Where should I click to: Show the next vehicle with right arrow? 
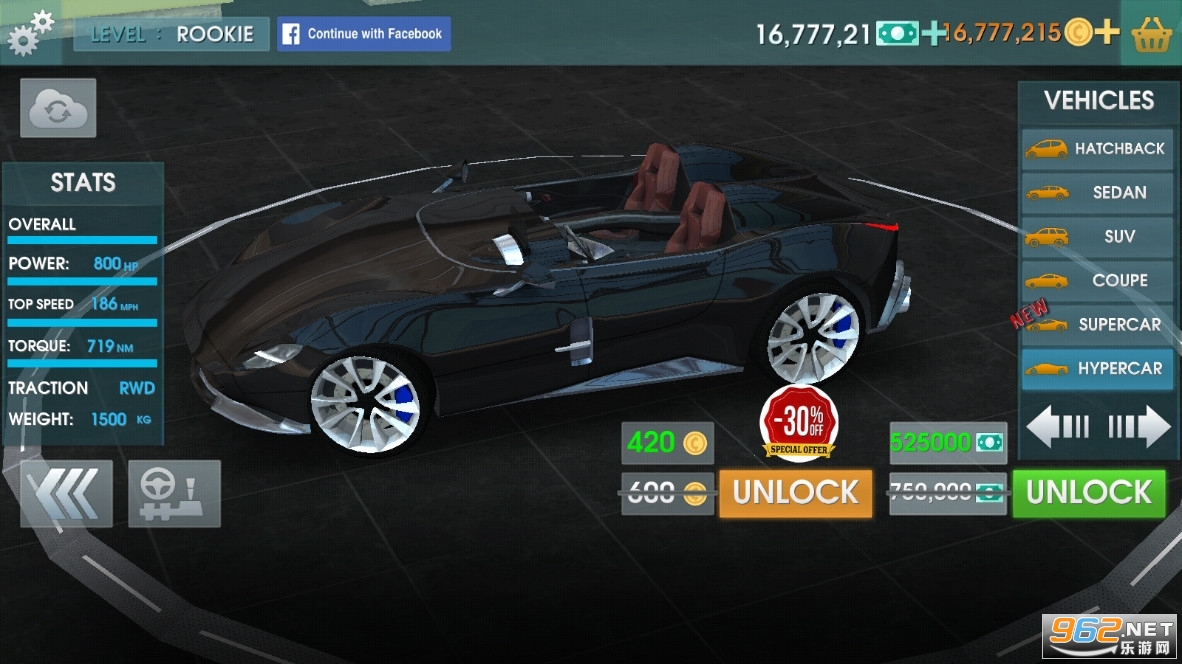pyautogui.click(x=1139, y=427)
